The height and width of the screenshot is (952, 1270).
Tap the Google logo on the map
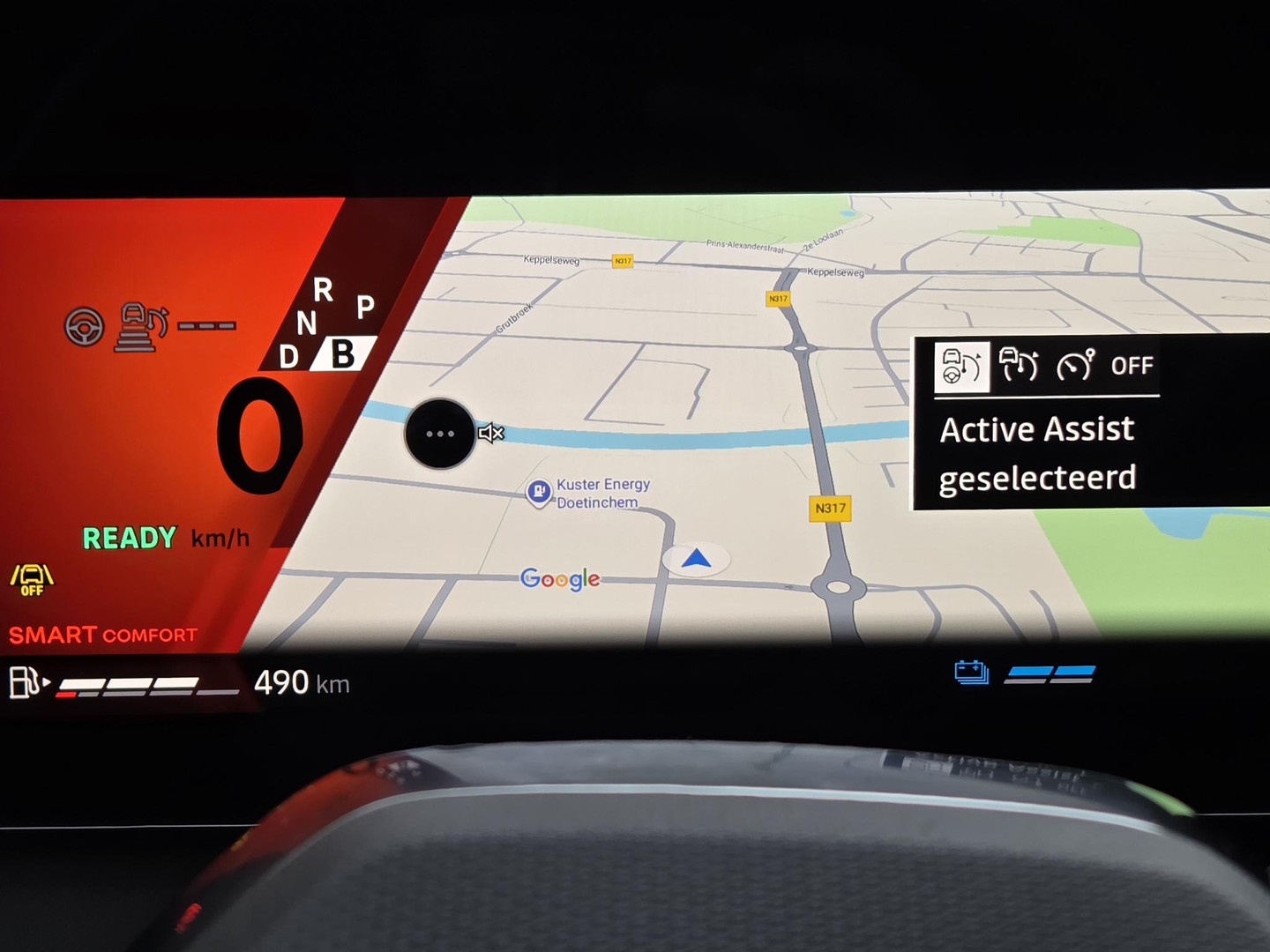click(560, 578)
